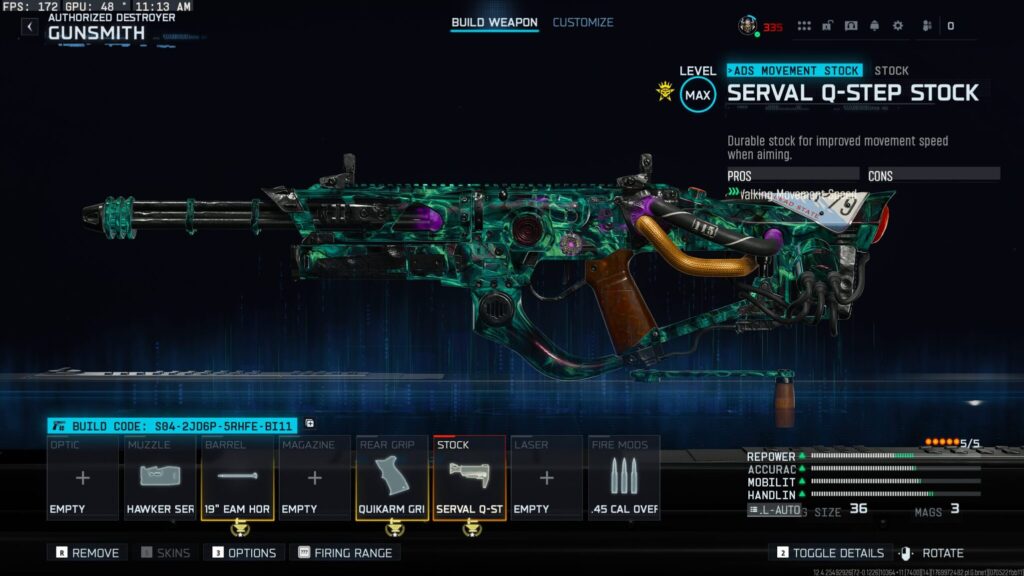Open the empty Magazine slot
The width and height of the screenshot is (1024, 576).
314,478
